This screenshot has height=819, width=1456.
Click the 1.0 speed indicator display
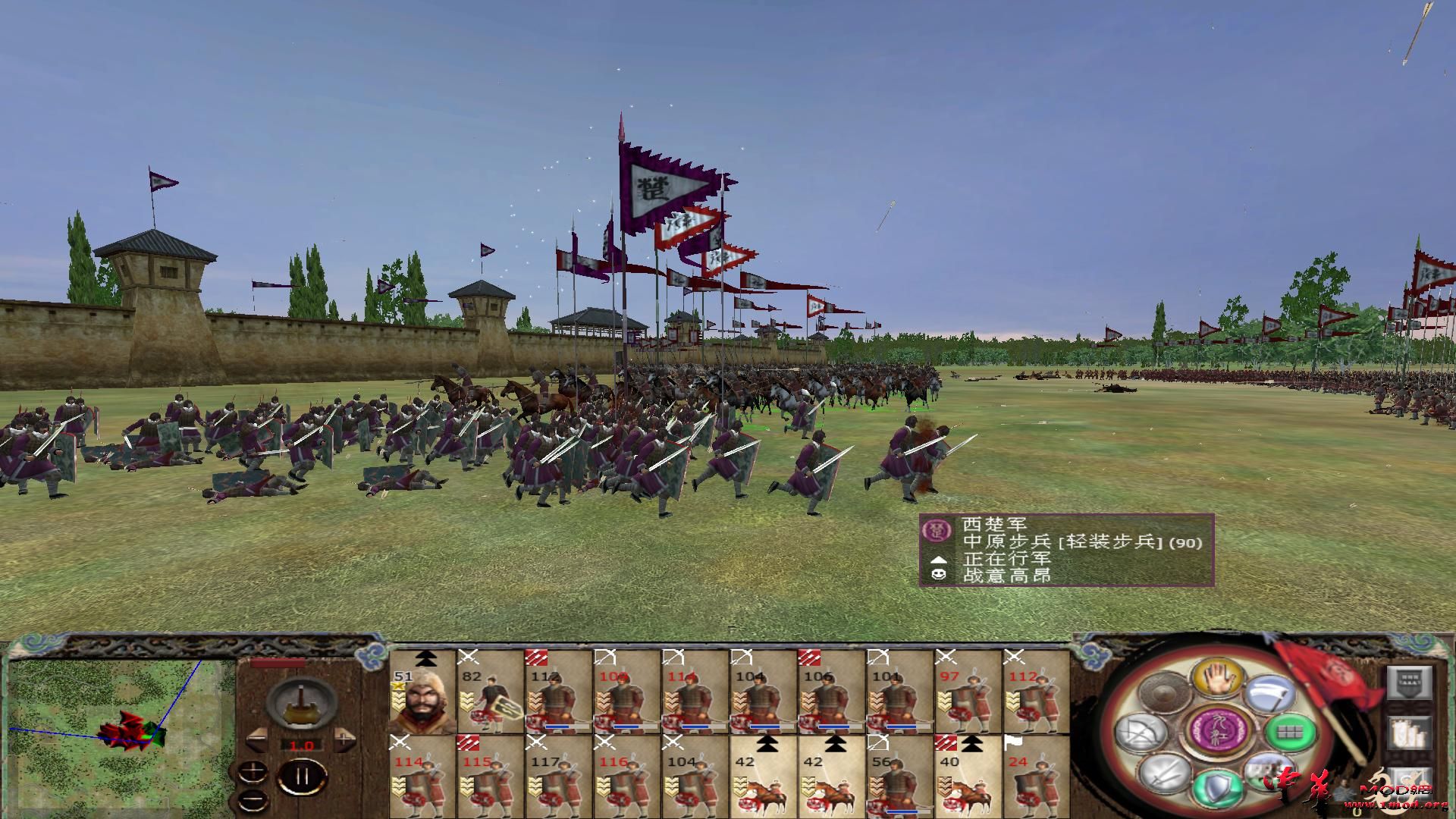coord(302,745)
